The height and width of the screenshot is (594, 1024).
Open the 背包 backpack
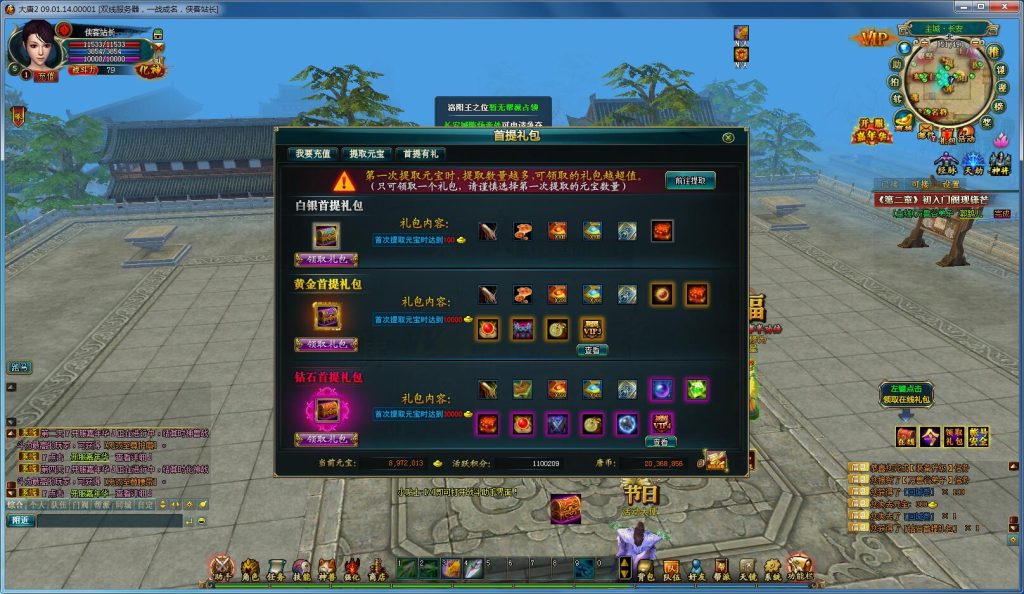(x=646, y=570)
